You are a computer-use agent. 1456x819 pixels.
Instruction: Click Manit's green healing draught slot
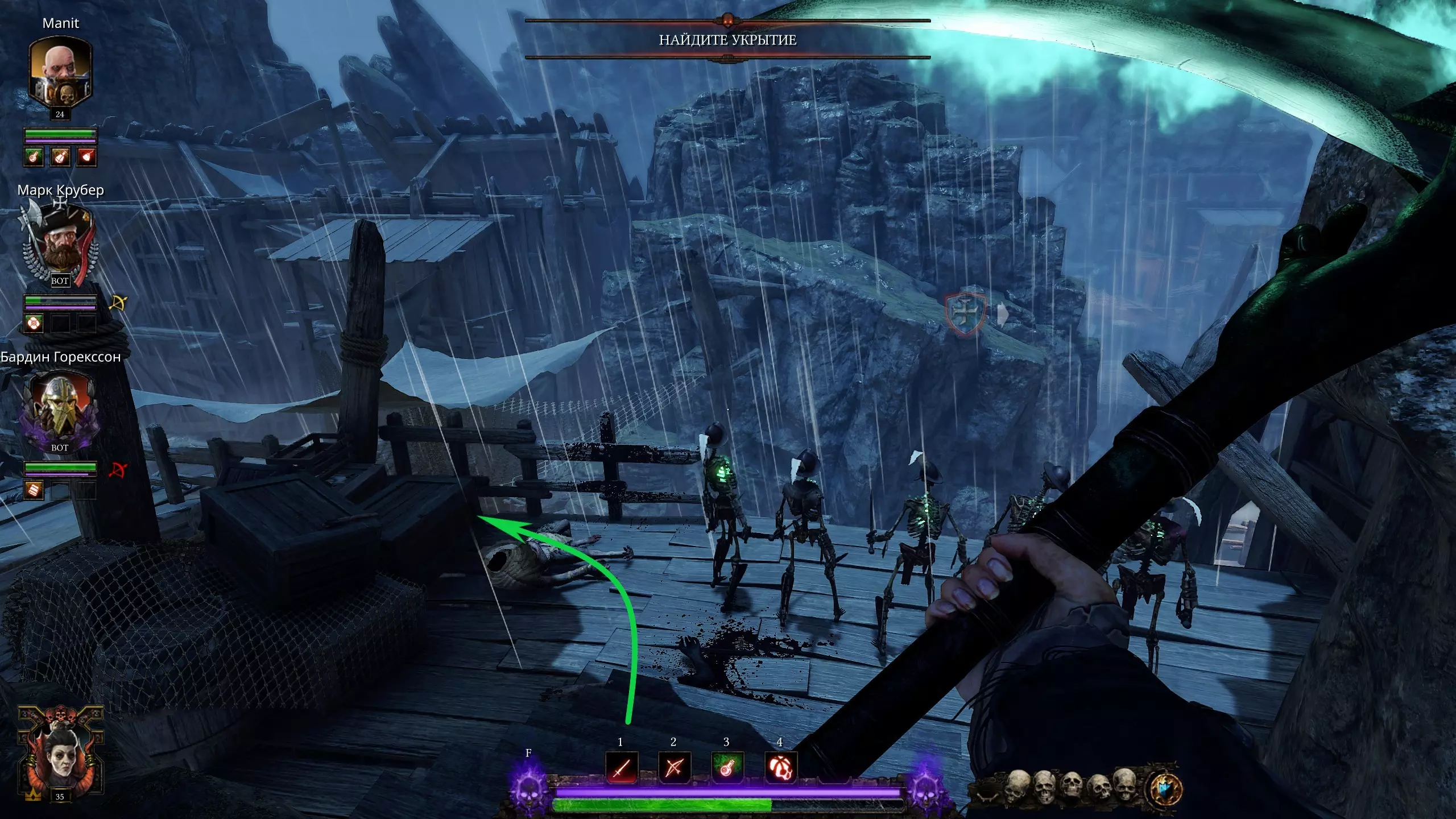pyautogui.click(x=34, y=156)
